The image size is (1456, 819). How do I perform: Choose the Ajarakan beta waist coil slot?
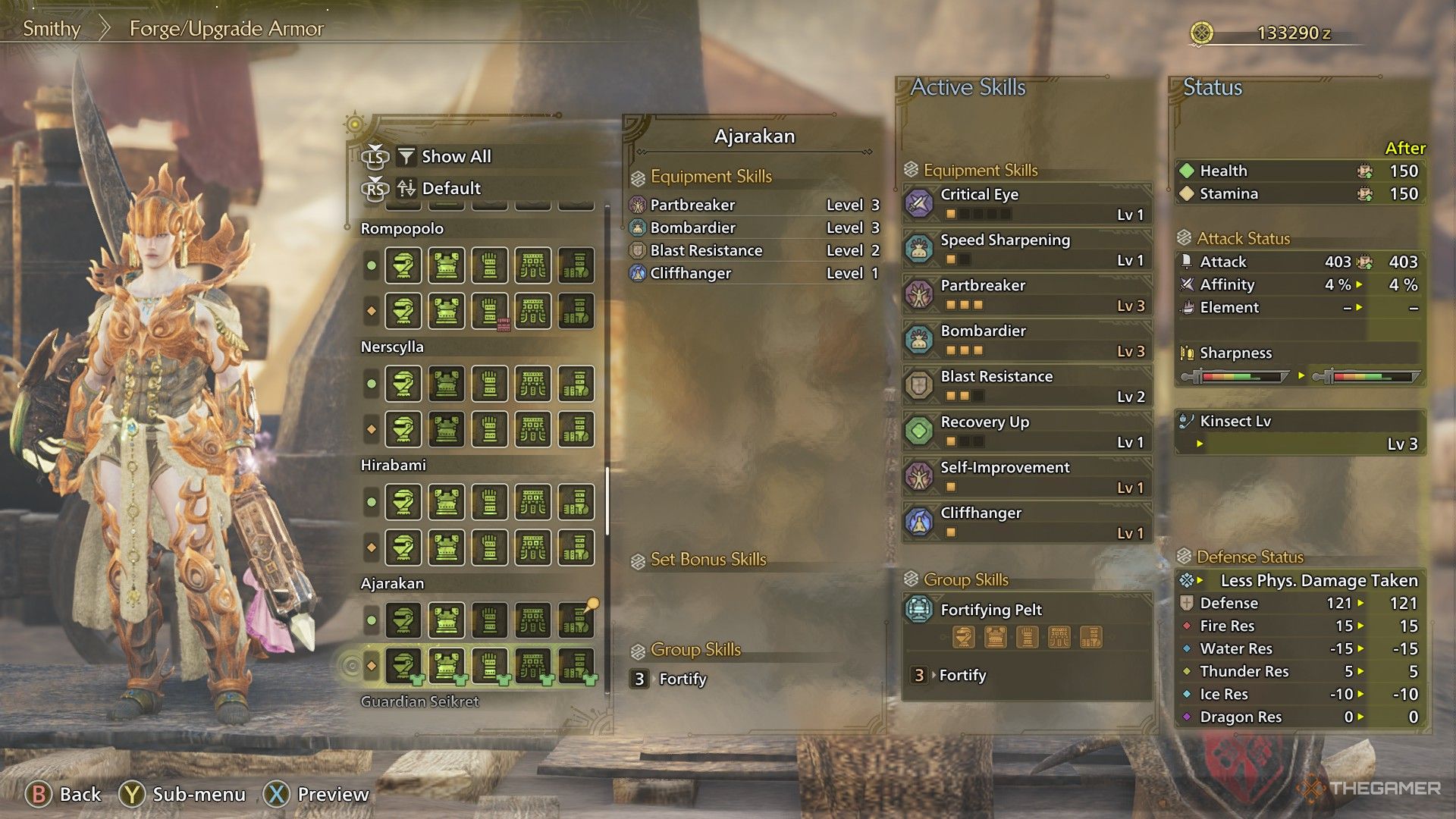coord(533,666)
